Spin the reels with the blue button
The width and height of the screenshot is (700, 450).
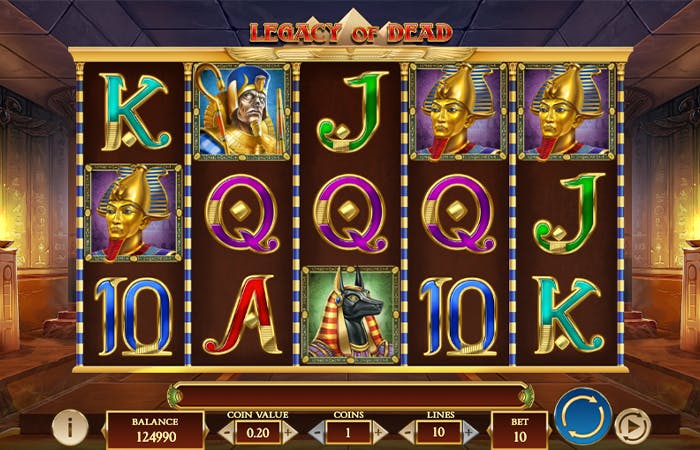[x=583, y=416]
